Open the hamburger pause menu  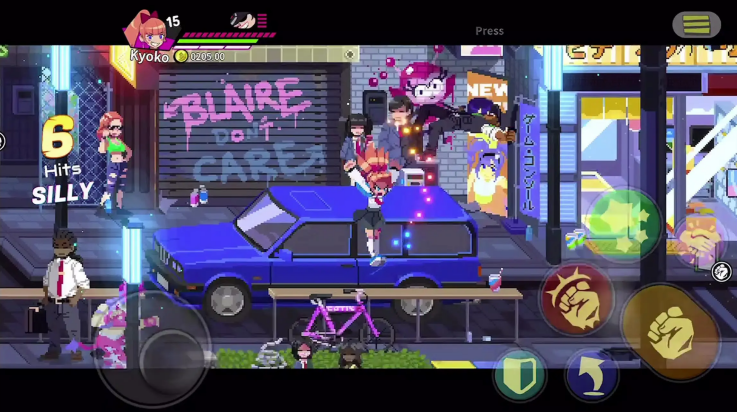[696, 24]
